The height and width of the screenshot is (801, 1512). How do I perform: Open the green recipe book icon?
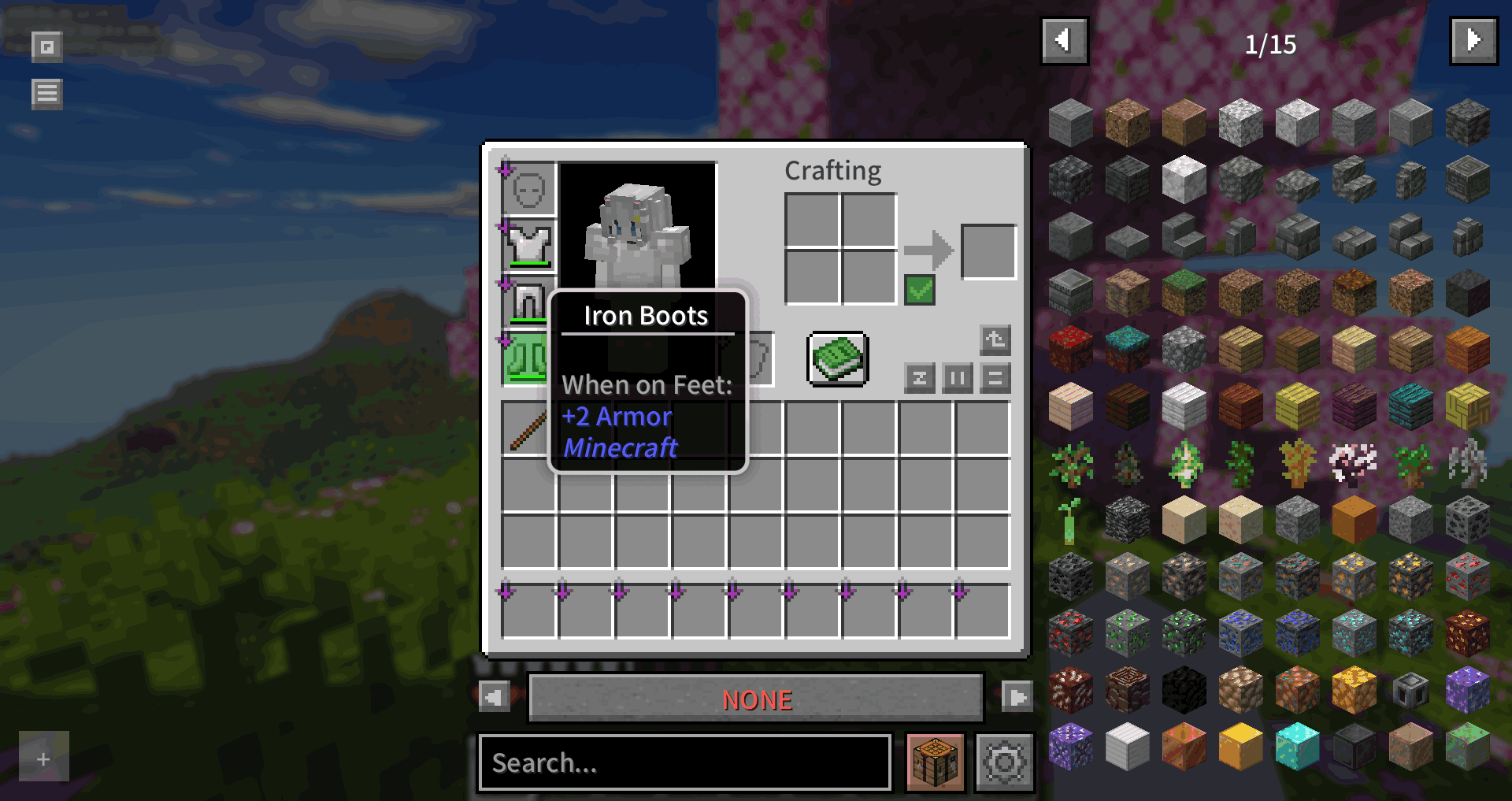pyautogui.click(x=836, y=359)
